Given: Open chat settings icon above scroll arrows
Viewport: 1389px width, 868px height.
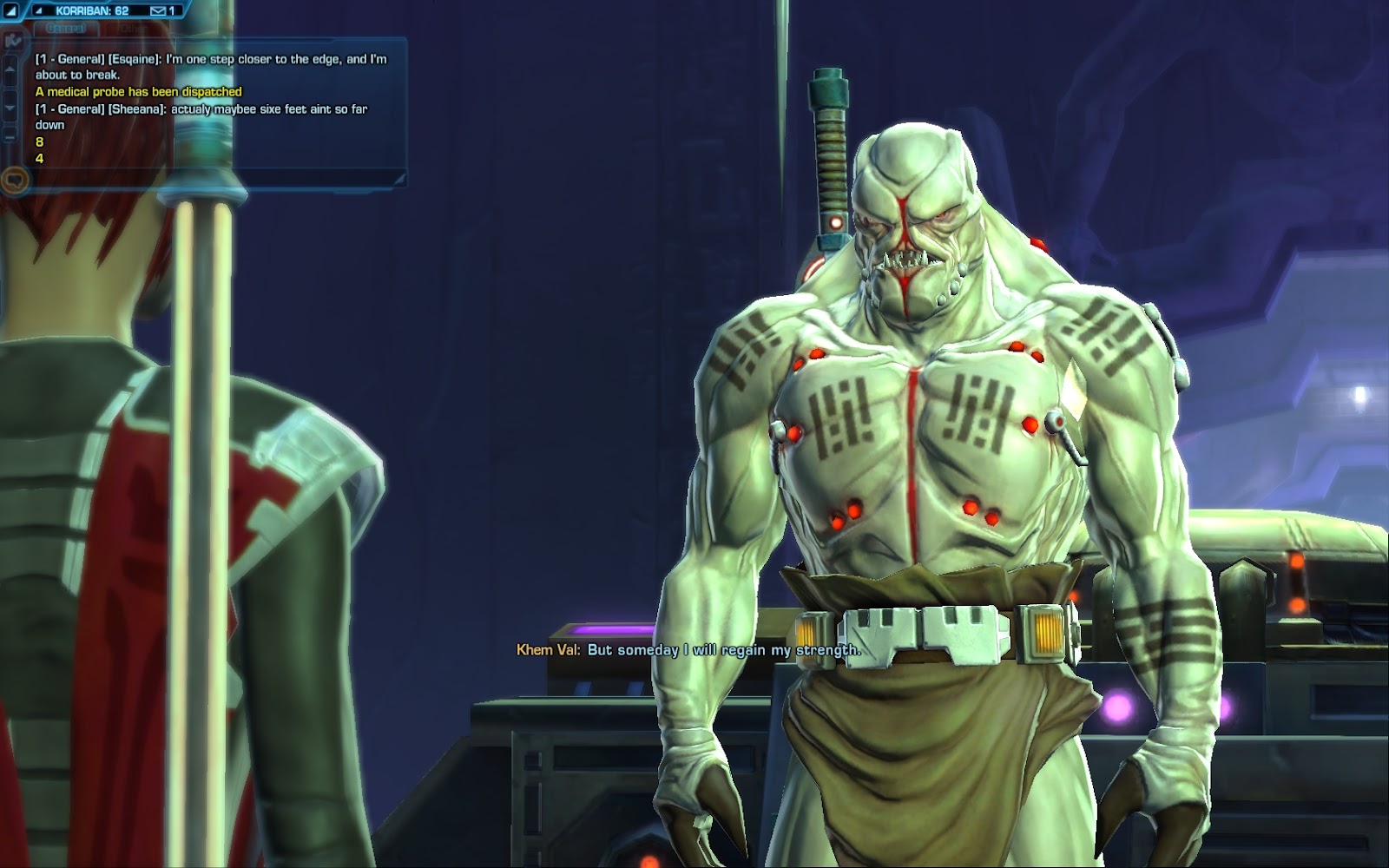Looking at the screenshot, I should 11,40.
